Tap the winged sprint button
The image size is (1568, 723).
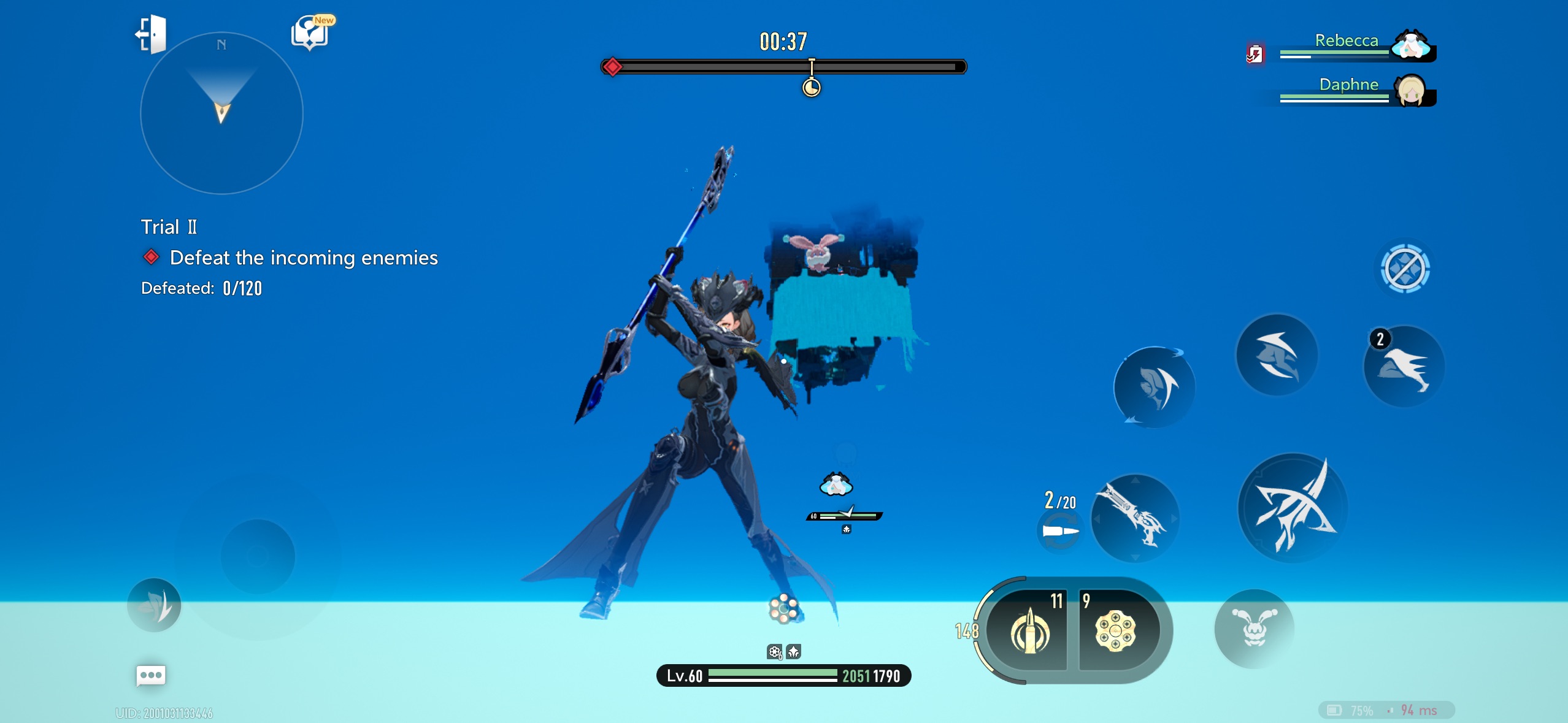[154, 605]
